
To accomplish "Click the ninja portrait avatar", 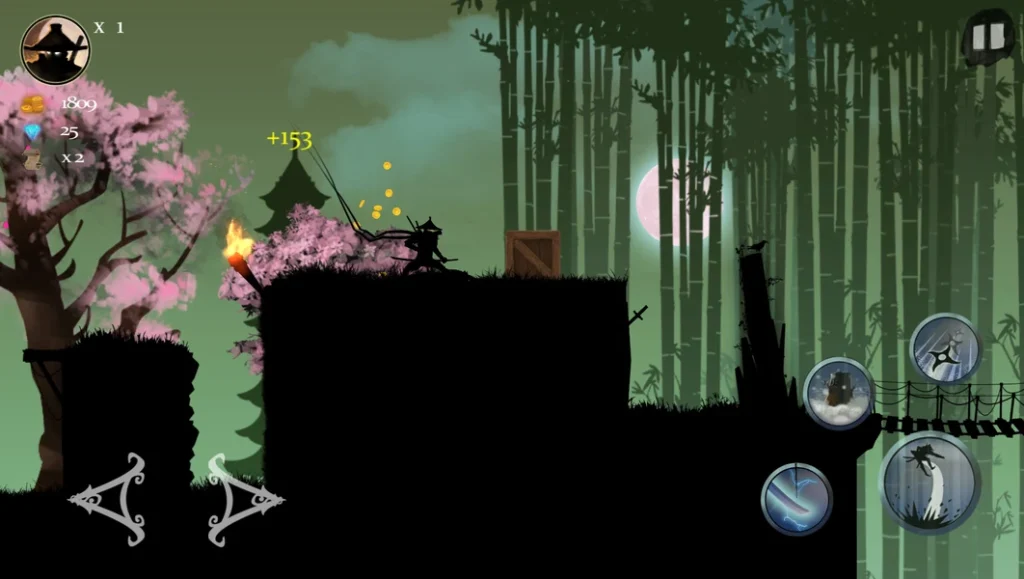I will click(x=56, y=50).
